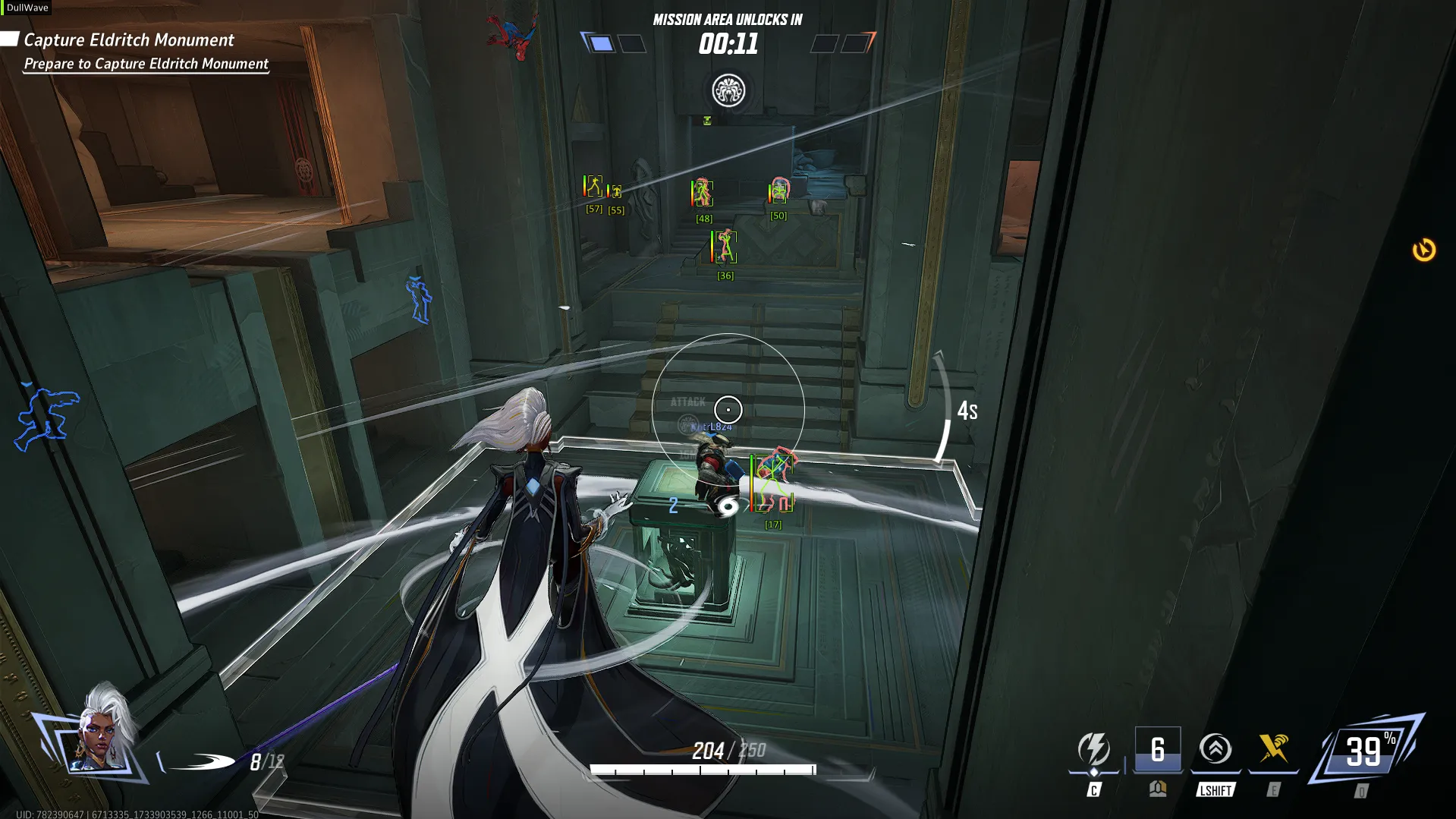Use the yellow Goddess Boost ability icon
Image resolution: width=1456 pixels, height=819 pixels.
[x=1273, y=749]
